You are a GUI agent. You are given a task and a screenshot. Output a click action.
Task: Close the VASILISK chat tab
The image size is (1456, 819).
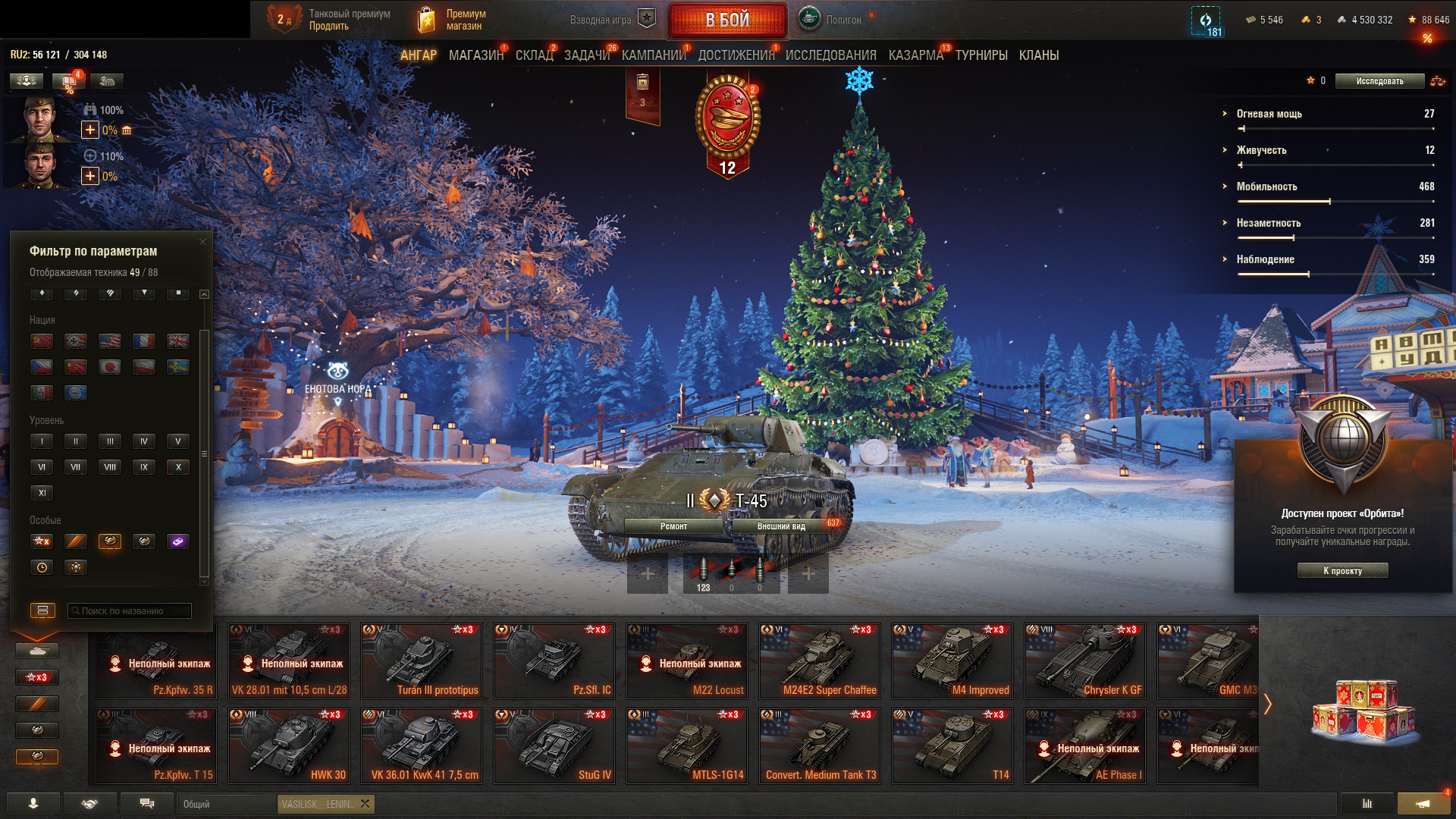point(365,804)
